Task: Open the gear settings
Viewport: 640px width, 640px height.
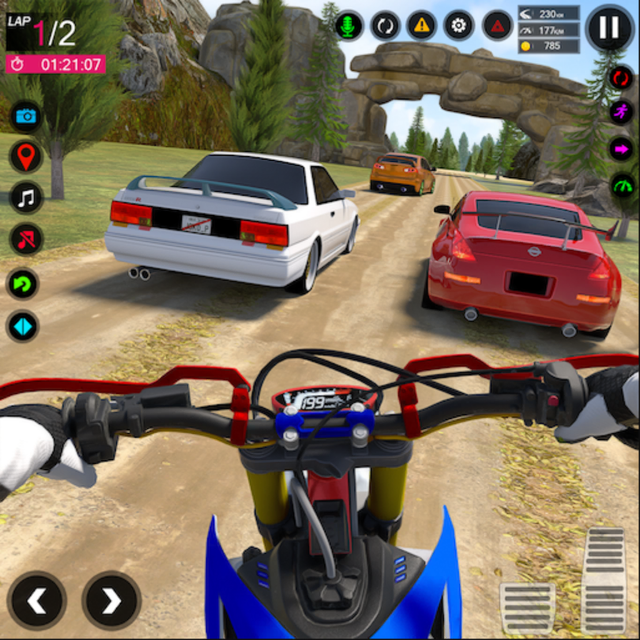Action: click(459, 25)
